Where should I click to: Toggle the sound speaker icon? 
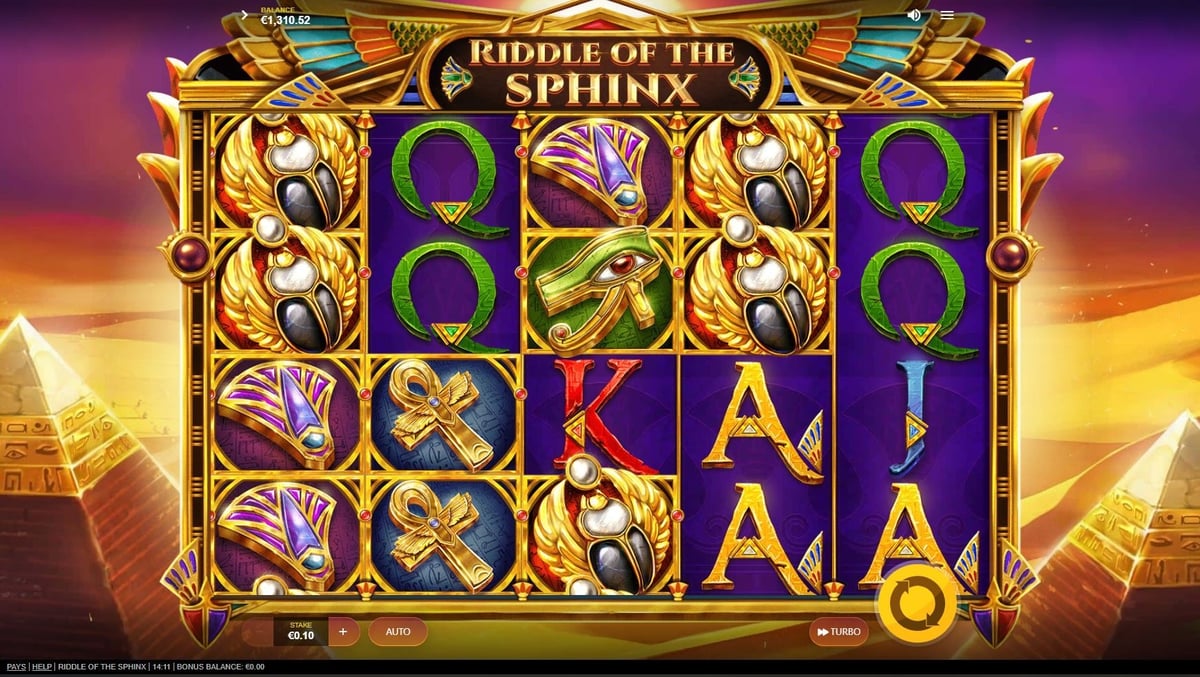coord(914,15)
